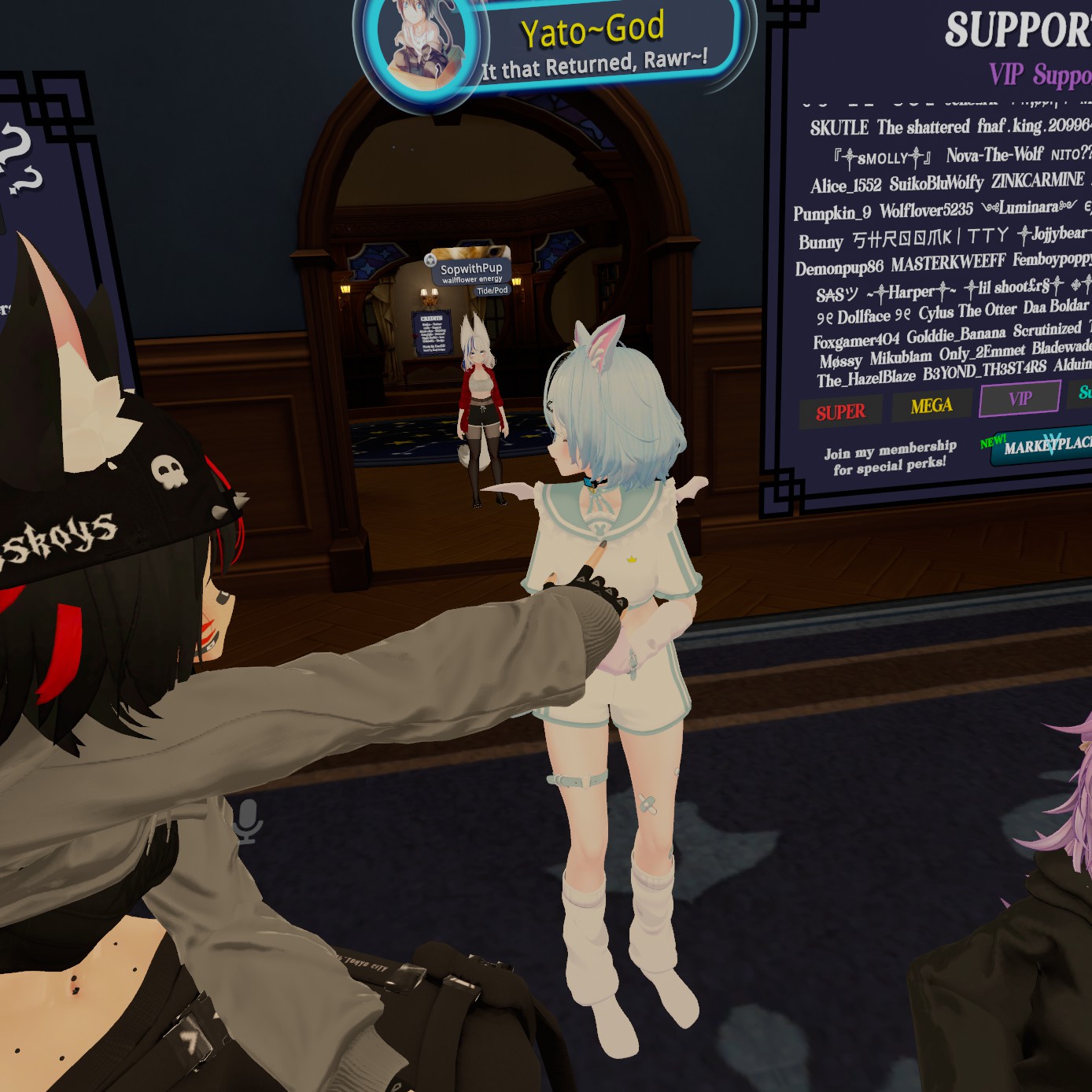Open the Marketplace button on the board
The width and height of the screenshot is (1092, 1092).
pyautogui.click(x=1042, y=446)
